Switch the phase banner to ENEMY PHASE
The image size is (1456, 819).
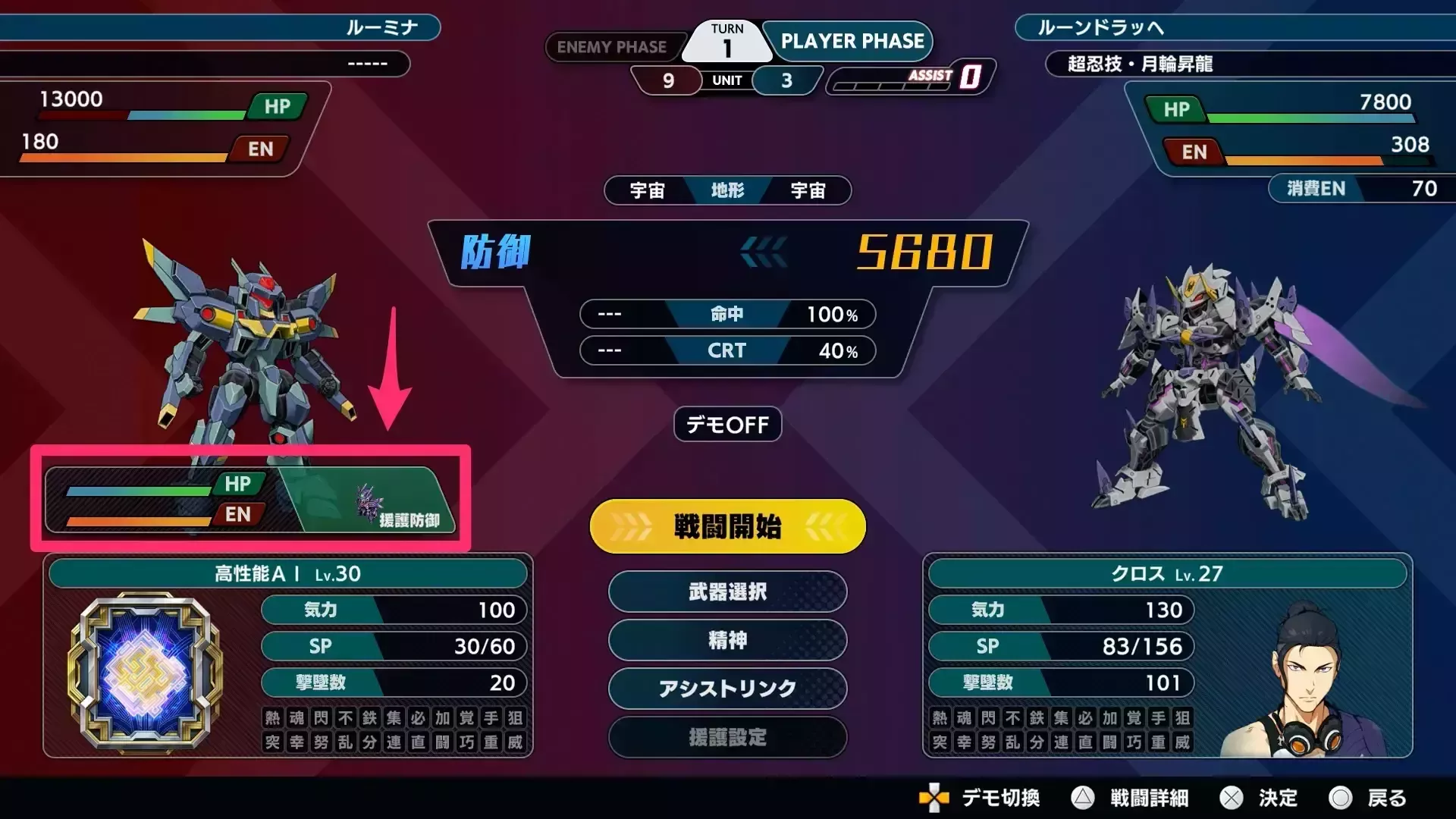point(614,47)
